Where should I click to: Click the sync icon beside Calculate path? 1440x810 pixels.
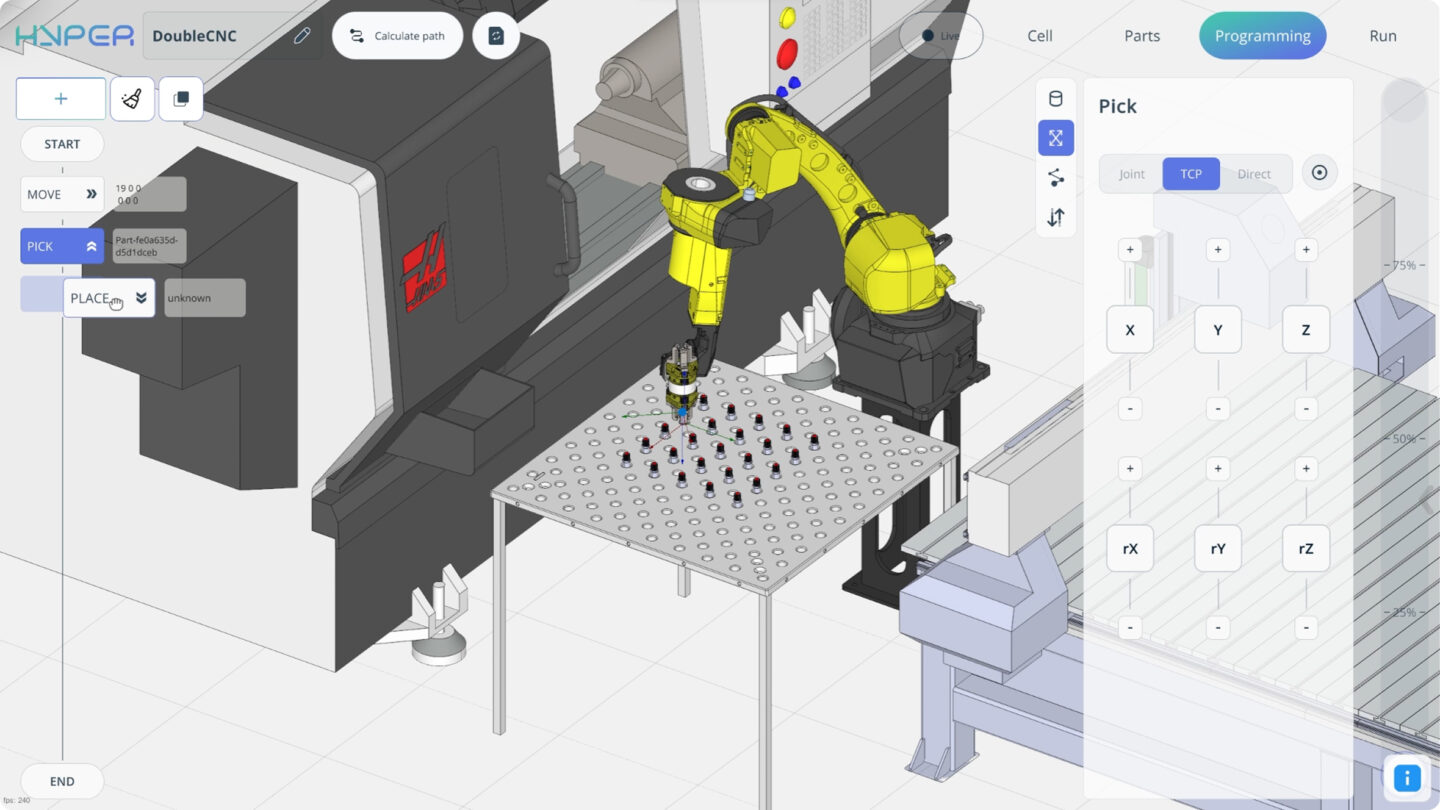click(x=495, y=34)
